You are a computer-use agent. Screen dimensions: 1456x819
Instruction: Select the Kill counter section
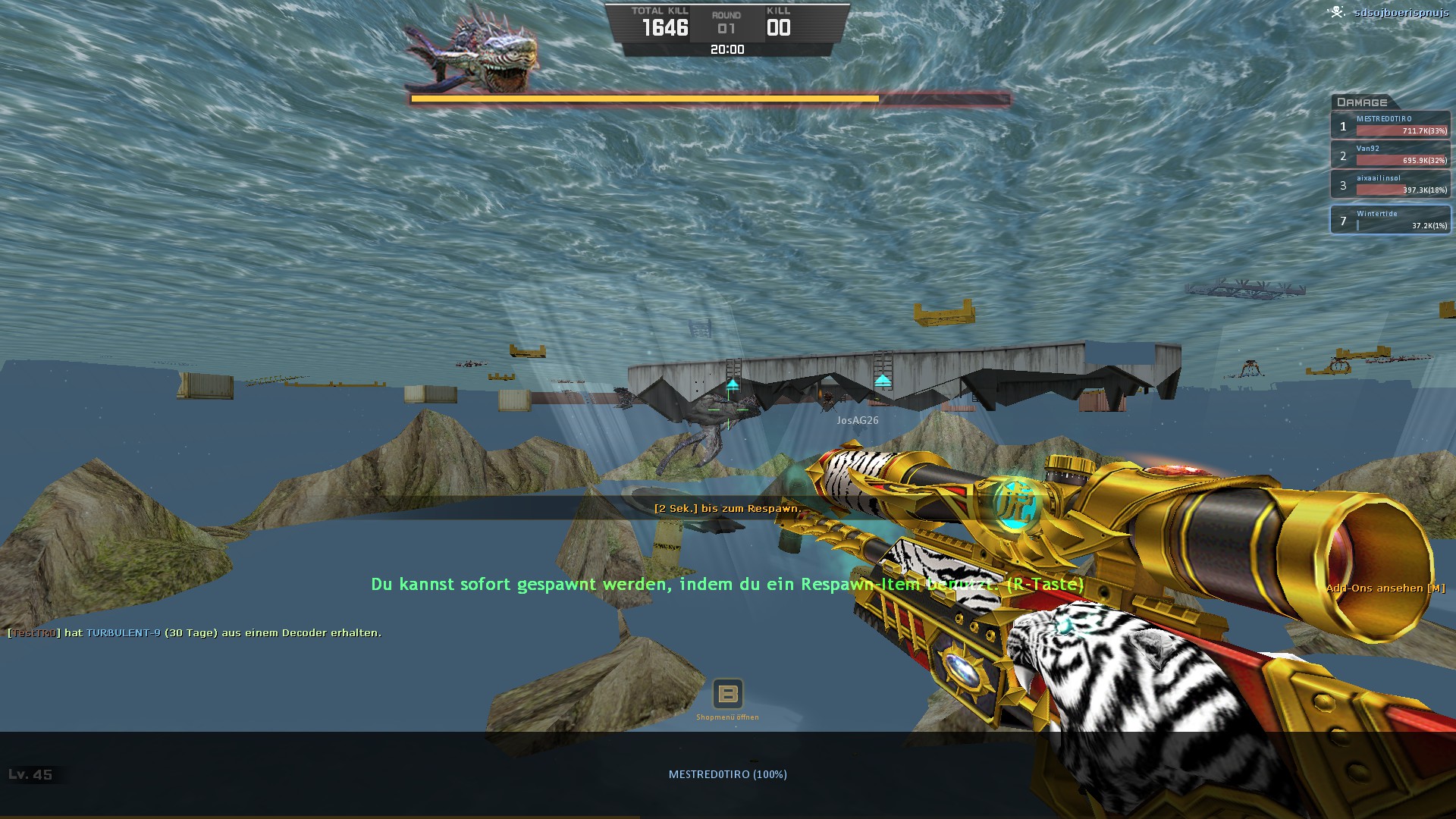[x=780, y=23]
